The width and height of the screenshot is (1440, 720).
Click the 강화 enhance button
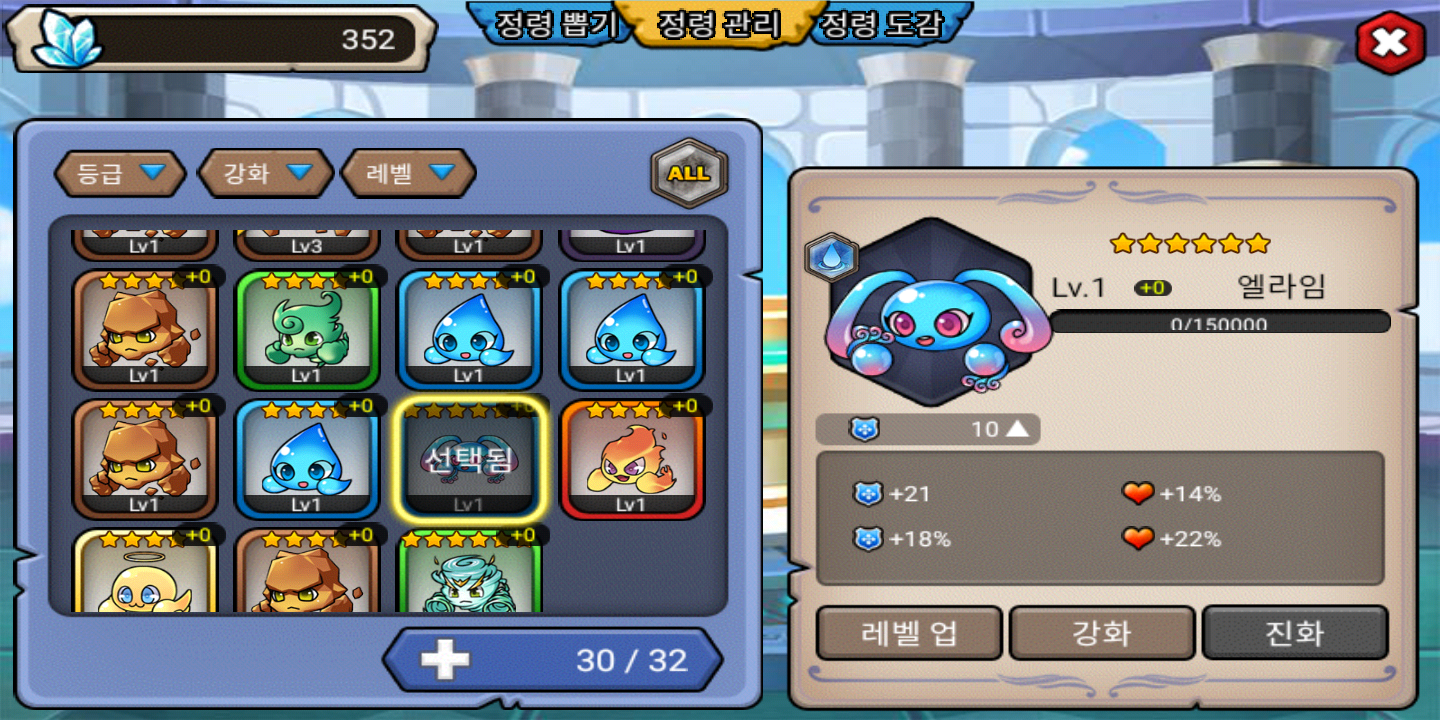pos(1102,633)
